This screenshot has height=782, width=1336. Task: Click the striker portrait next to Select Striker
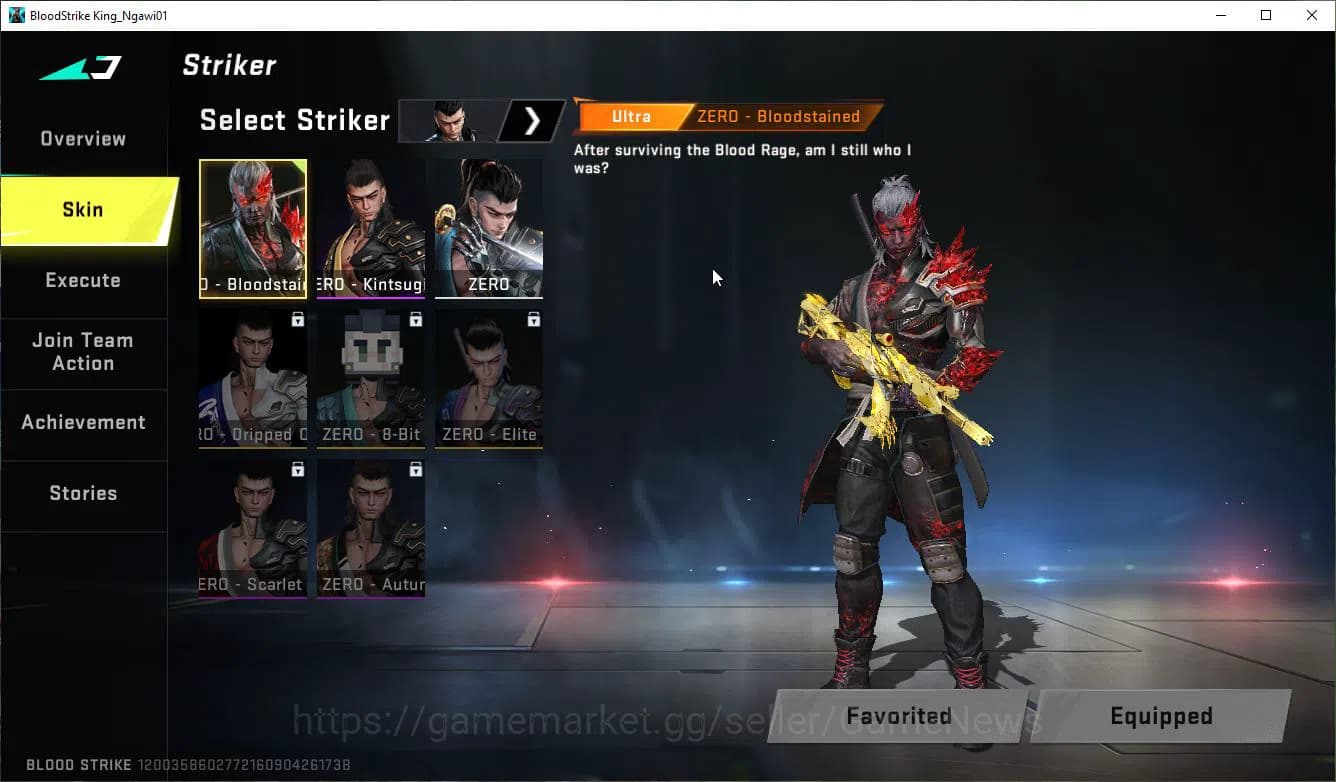448,121
